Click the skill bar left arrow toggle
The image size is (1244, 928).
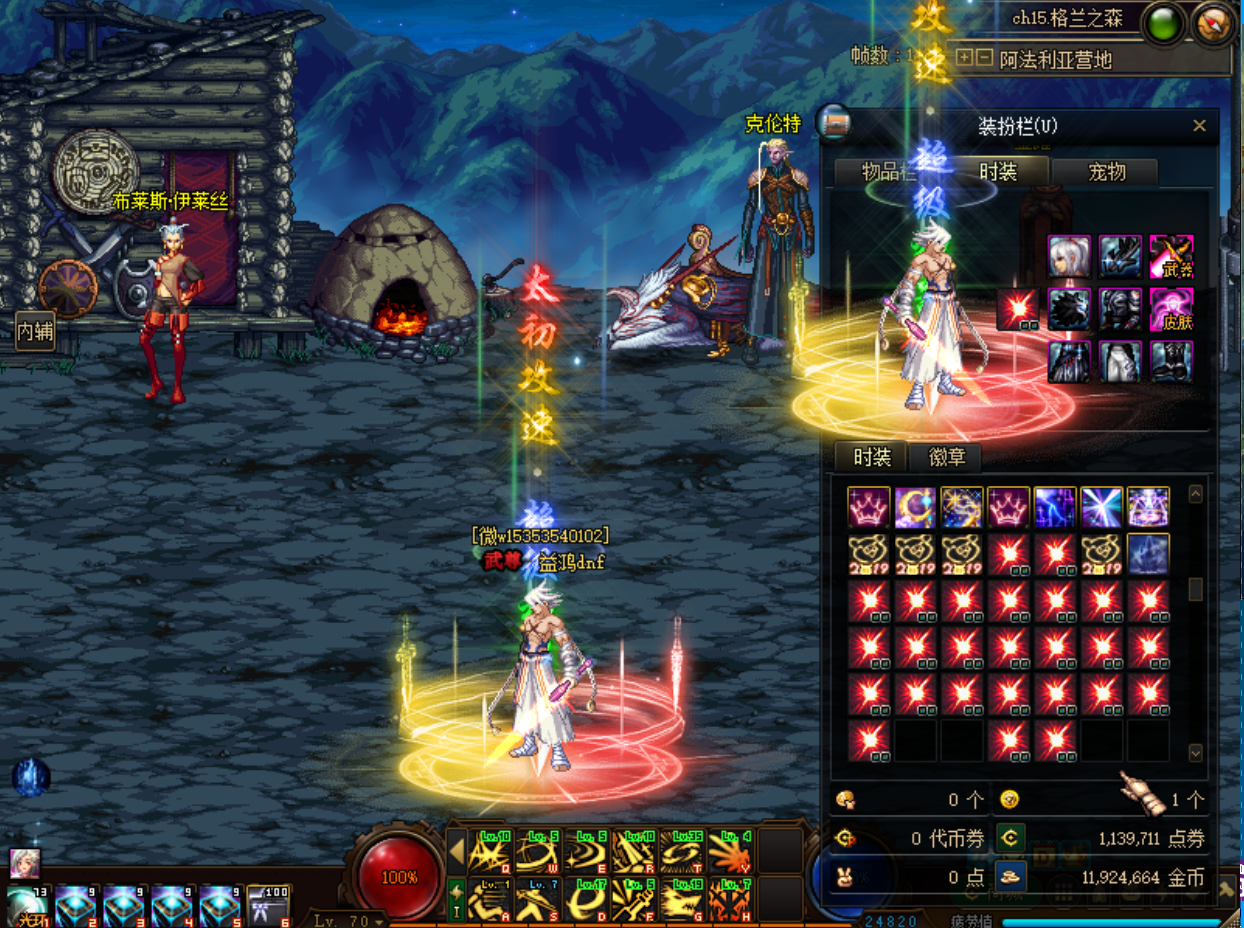click(x=456, y=853)
